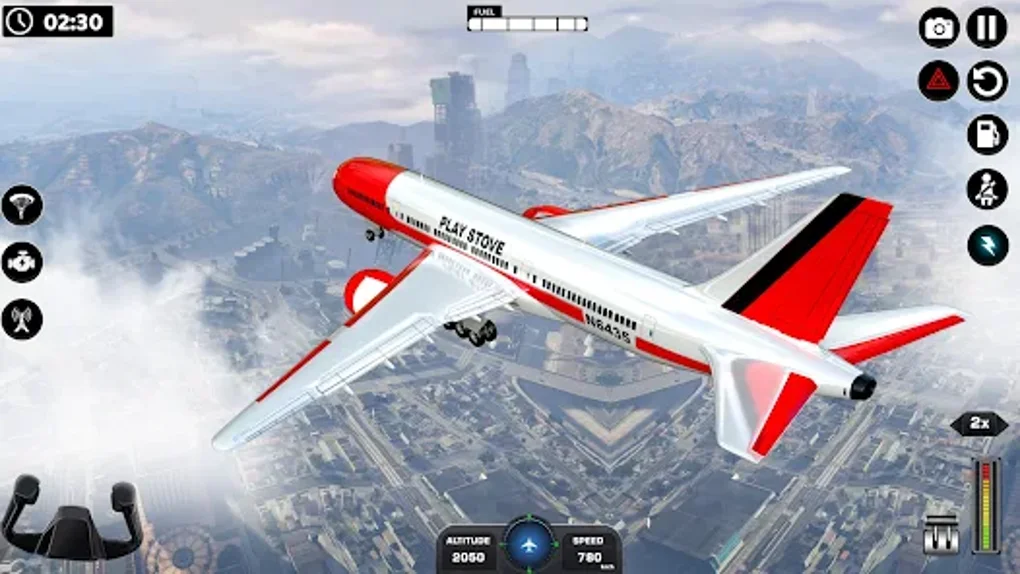Tap the engine icon
This screenshot has width=1020, height=574.
22,262
